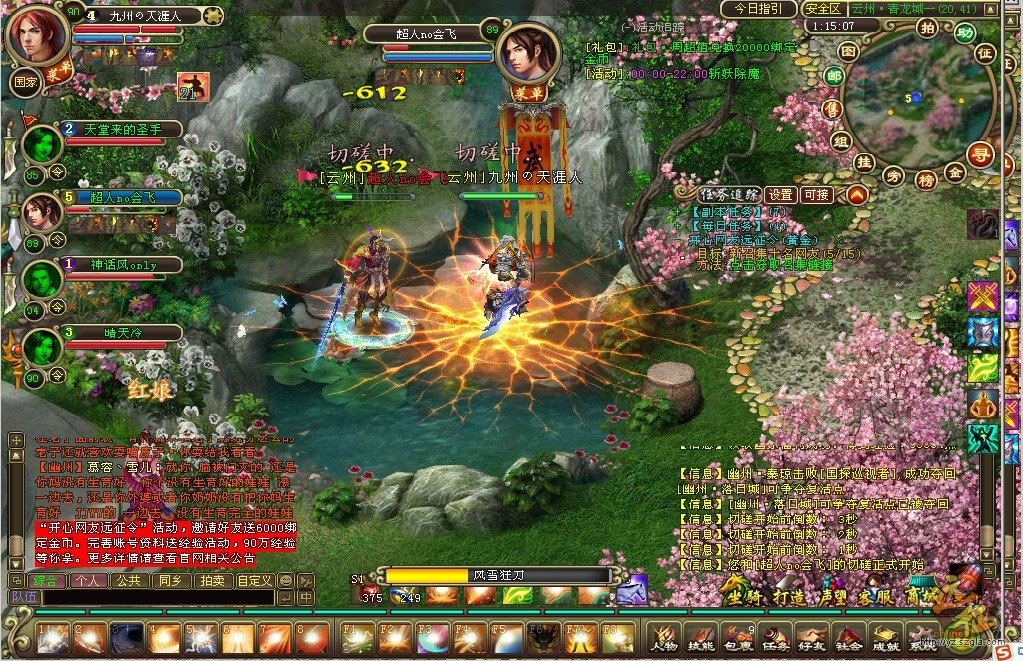The width and height of the screenshot is (1023, 661).
Task: Open the 人物 character panel
Action: coord(664,636)
